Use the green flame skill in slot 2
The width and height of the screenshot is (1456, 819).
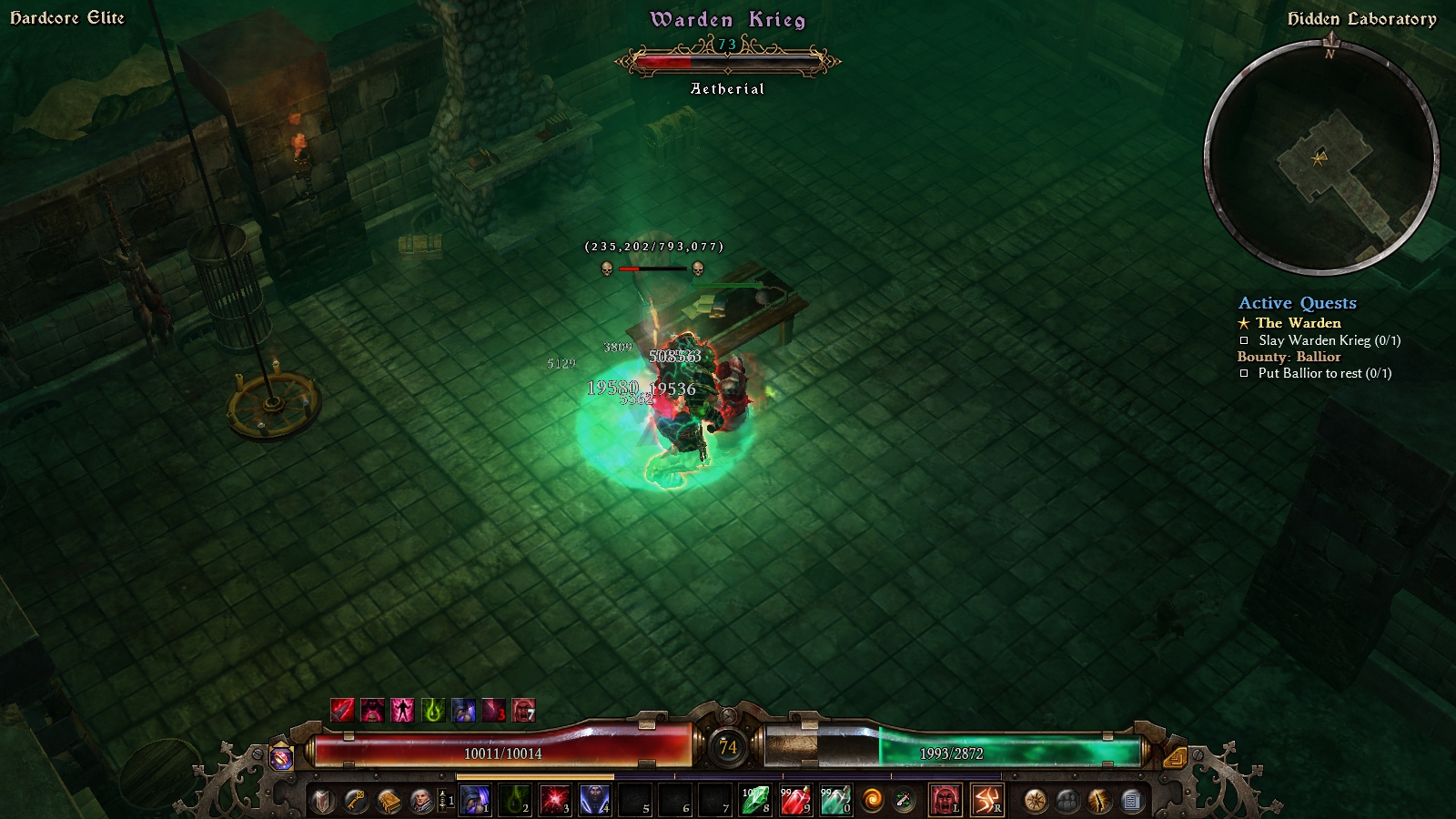click(x=515, y=801)
